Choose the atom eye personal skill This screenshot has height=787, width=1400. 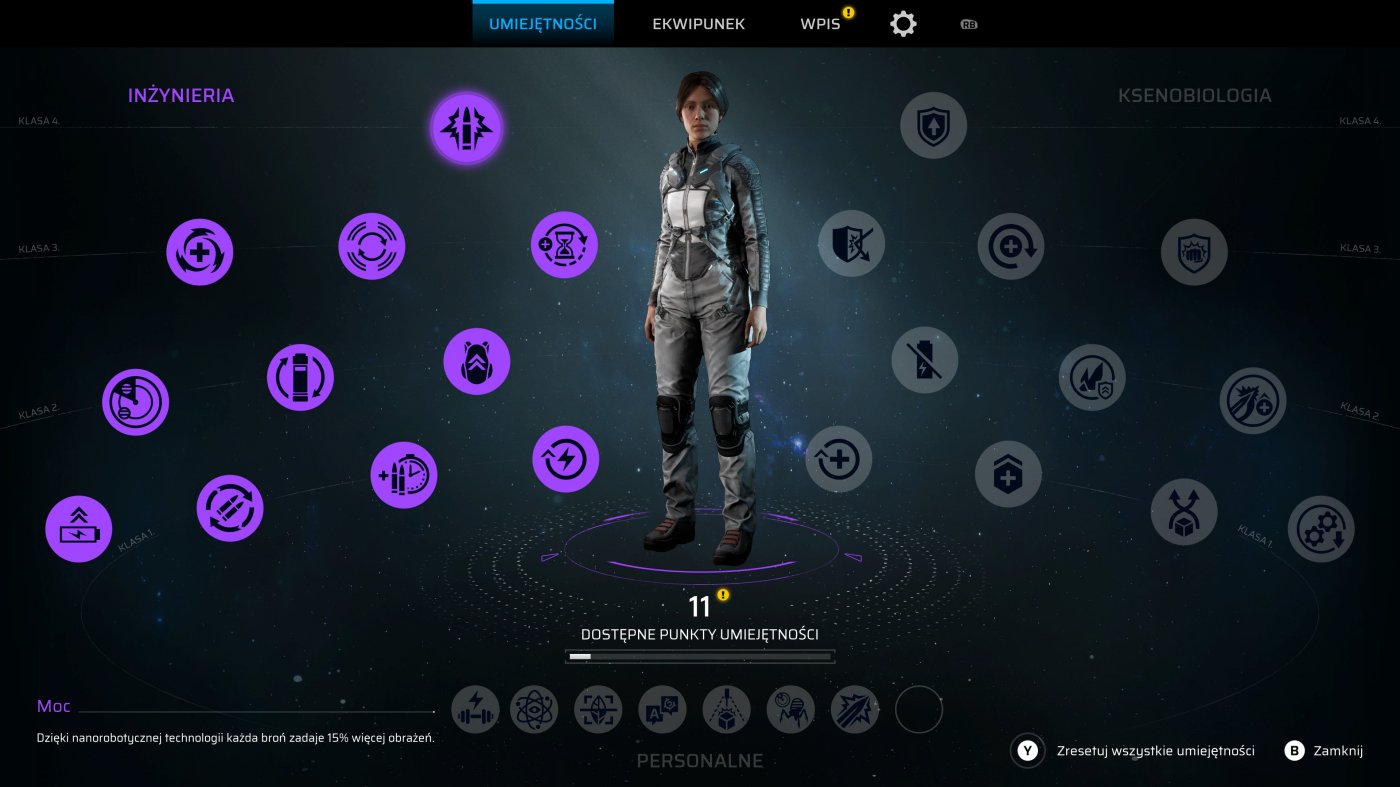pyautogui.click(x=534, y=710)
